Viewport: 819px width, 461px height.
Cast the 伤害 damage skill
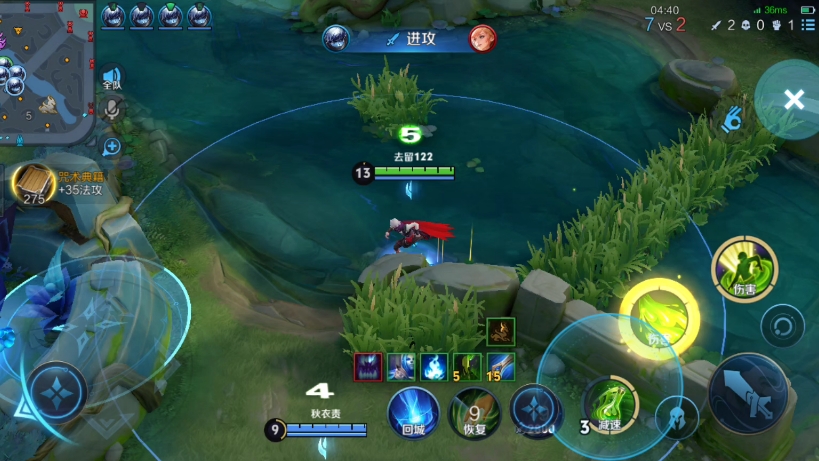(x=744, y=270)
